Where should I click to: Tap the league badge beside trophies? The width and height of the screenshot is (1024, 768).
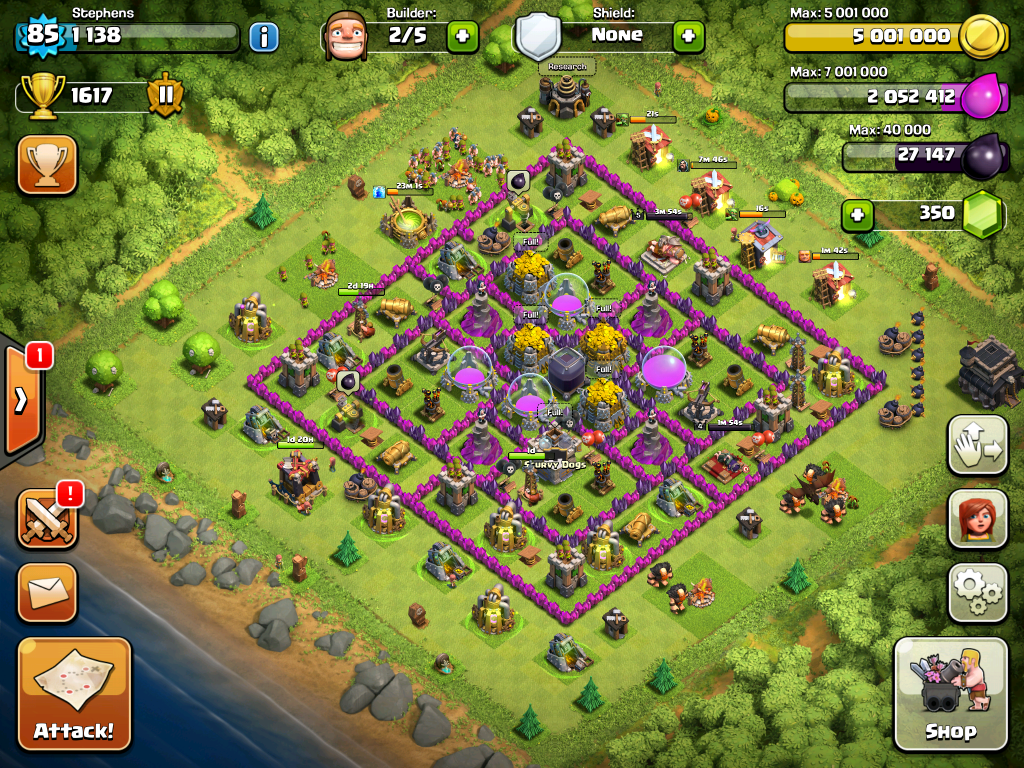click(166, 96)
